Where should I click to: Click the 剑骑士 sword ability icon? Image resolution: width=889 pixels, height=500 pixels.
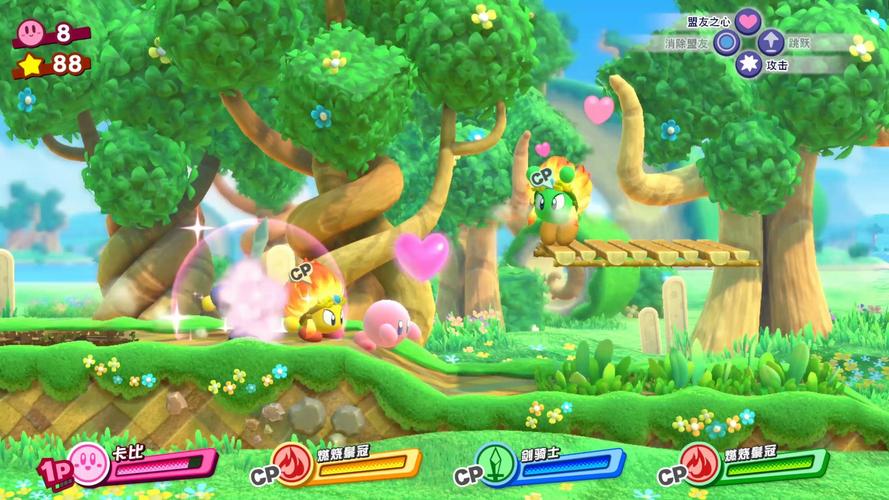[496, 463]
